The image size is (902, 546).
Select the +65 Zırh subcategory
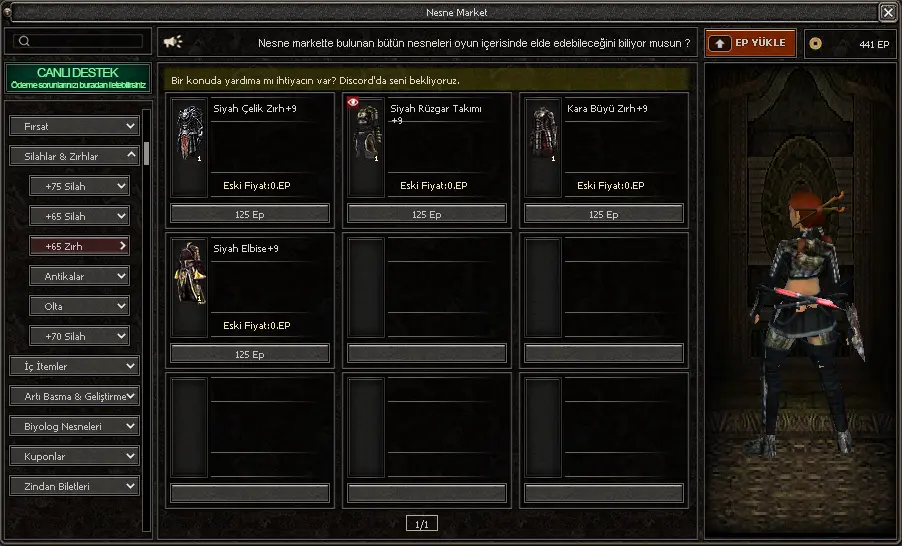pos(79,246)
